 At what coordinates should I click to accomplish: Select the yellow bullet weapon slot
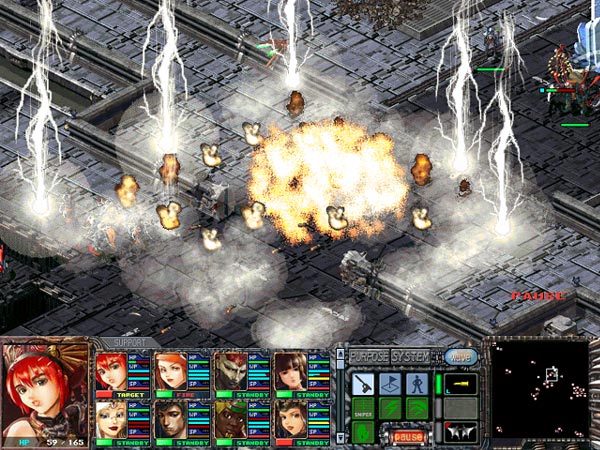click(x=460, y=383)
